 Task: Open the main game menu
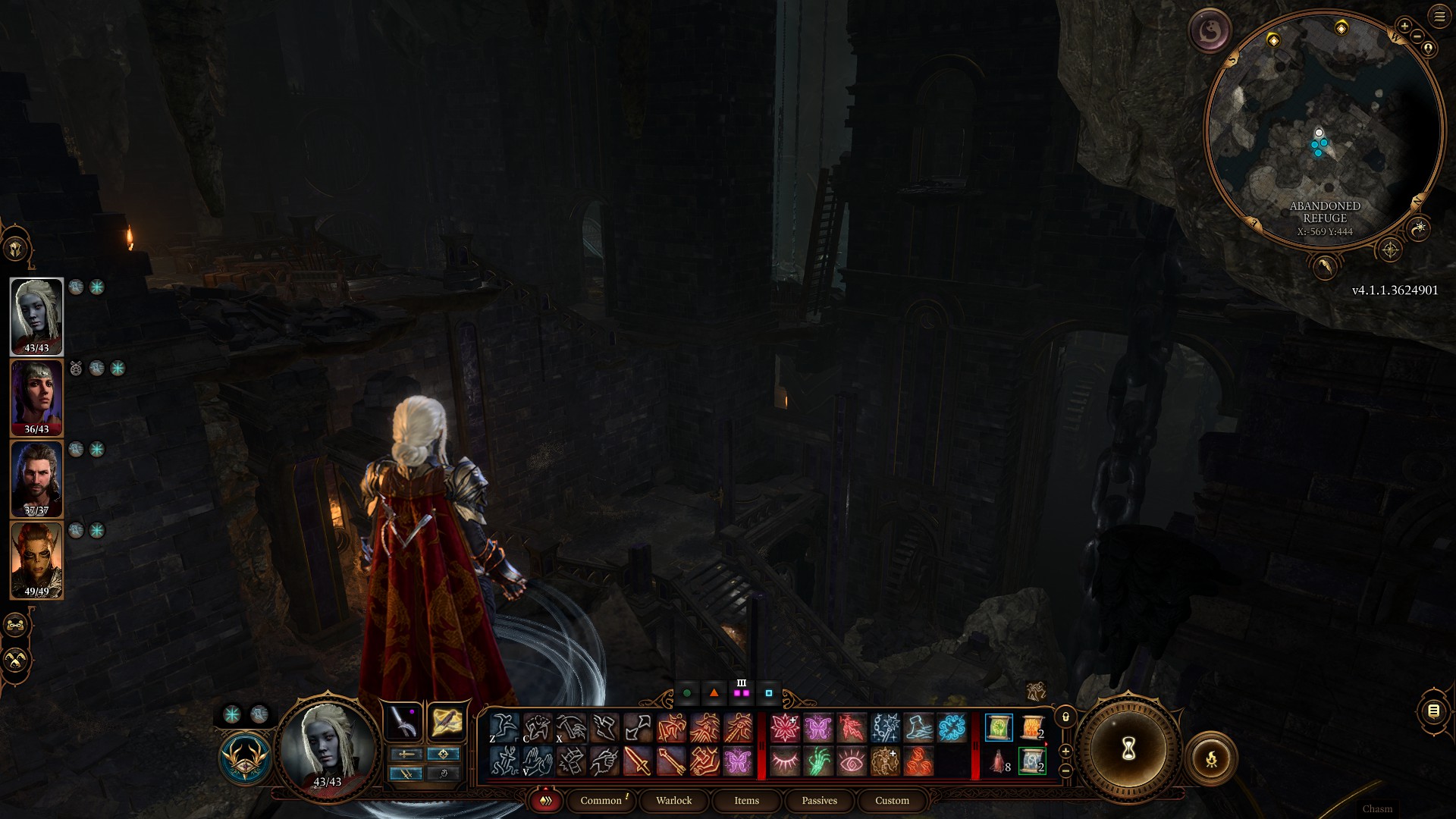click(x=1439, y=17)
